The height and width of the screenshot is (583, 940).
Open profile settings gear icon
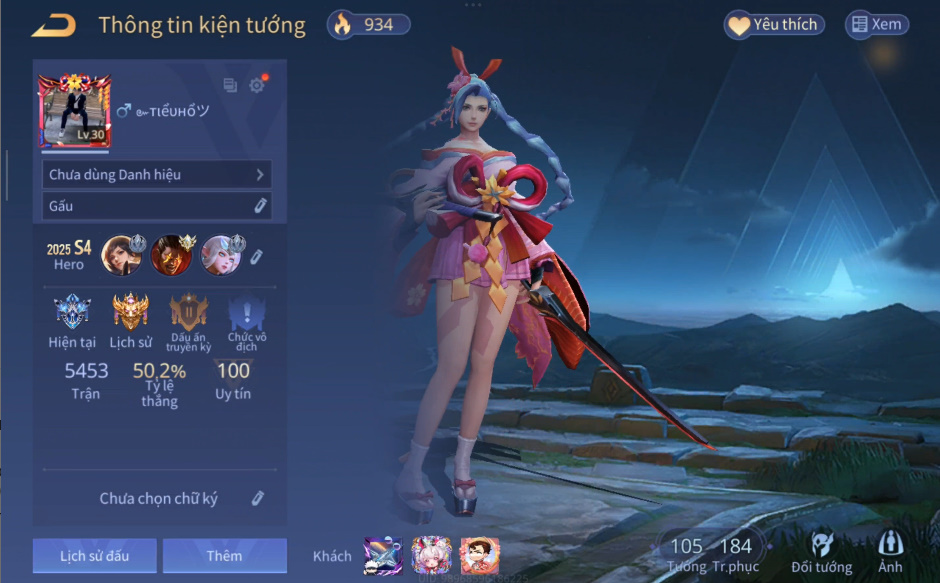[257, 86]
